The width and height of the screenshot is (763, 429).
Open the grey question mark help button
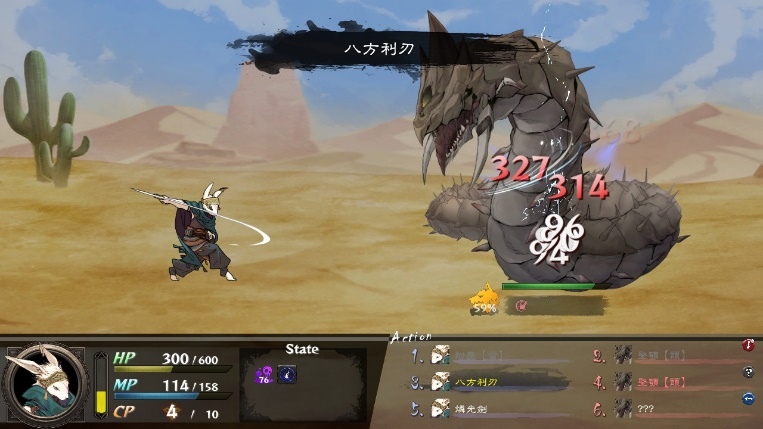pyautogui.click(x=747, y=372)
